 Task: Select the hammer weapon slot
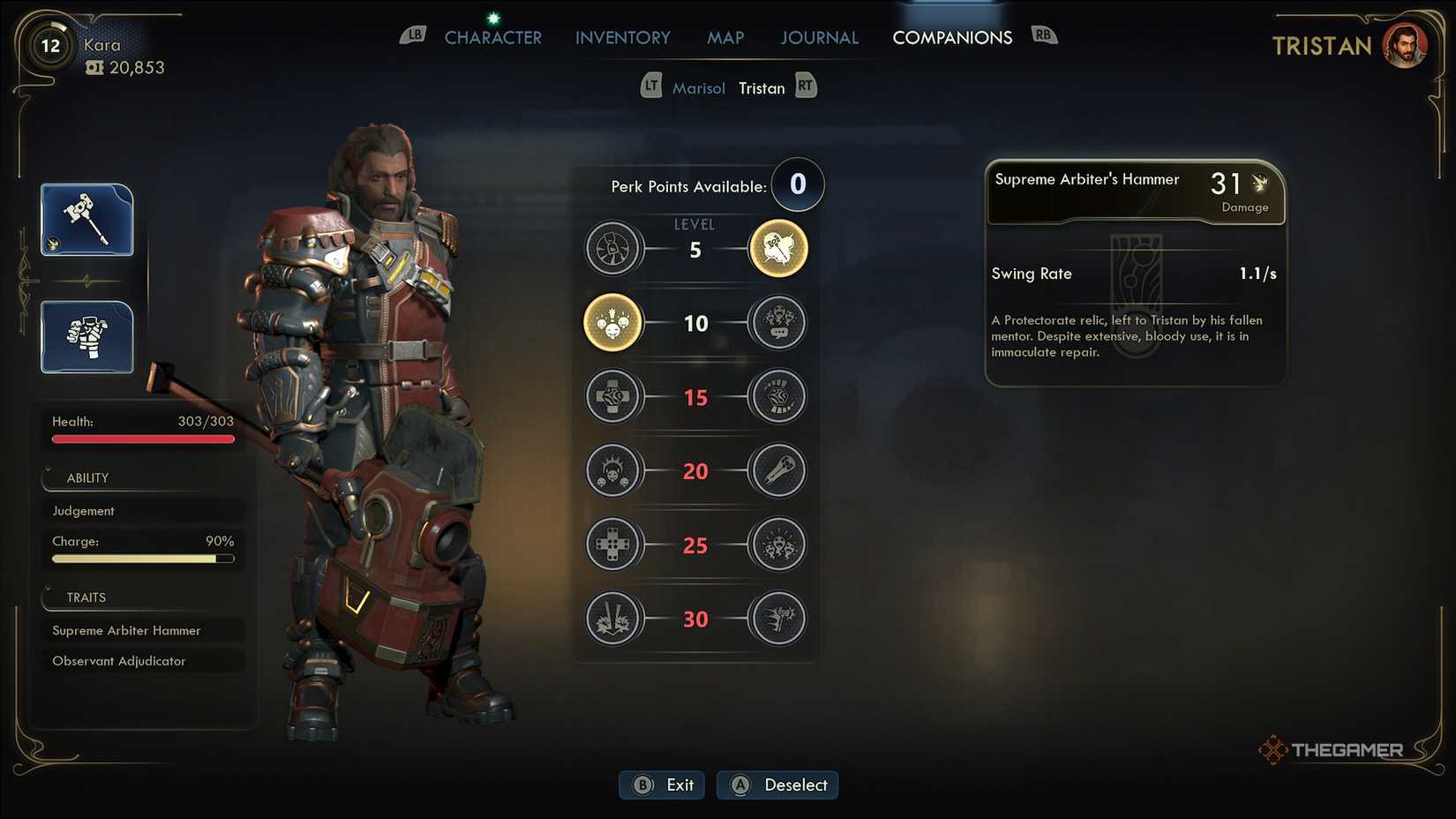point(87,220)
